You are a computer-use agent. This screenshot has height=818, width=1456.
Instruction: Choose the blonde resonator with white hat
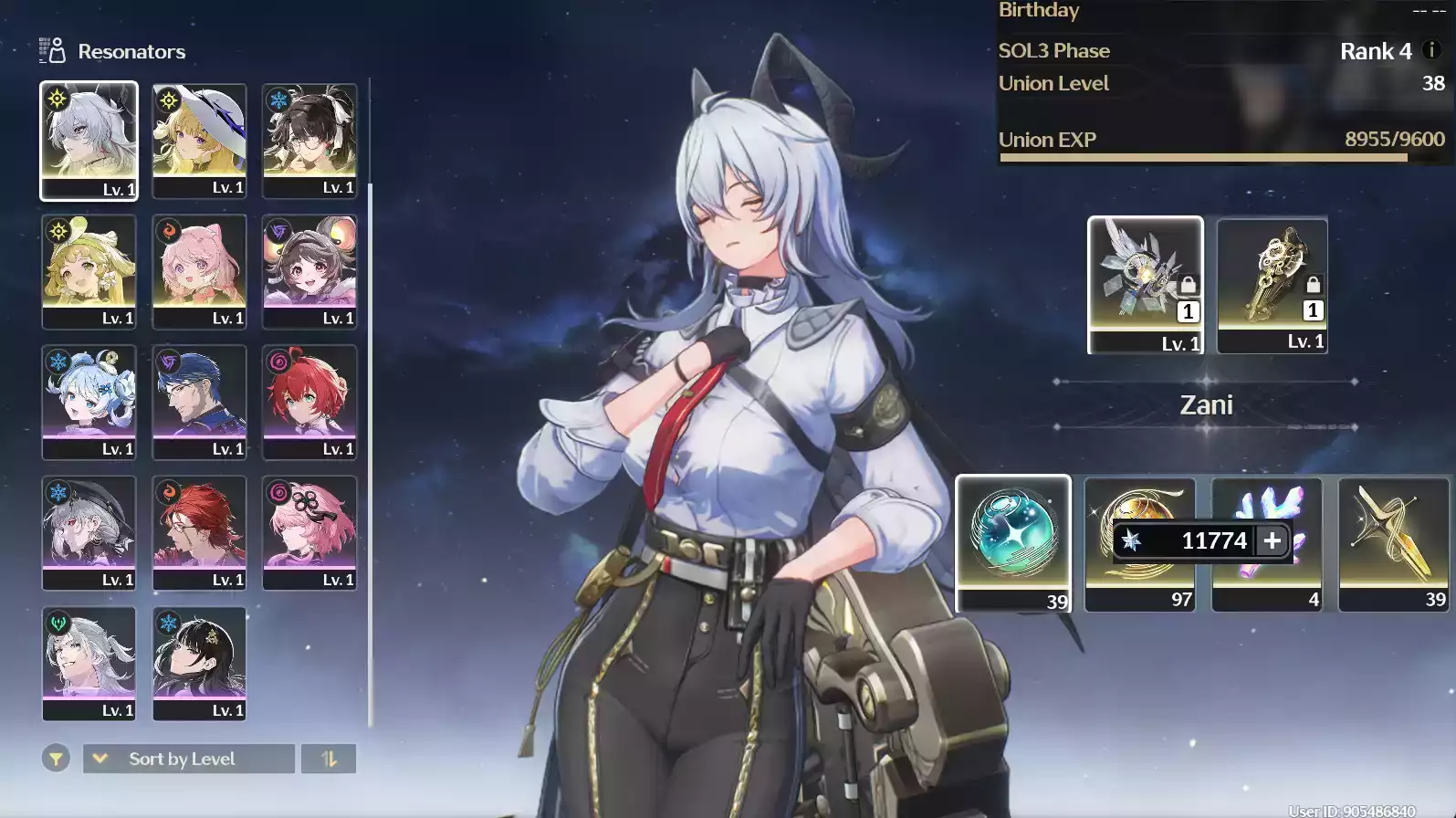coord(199,140)
